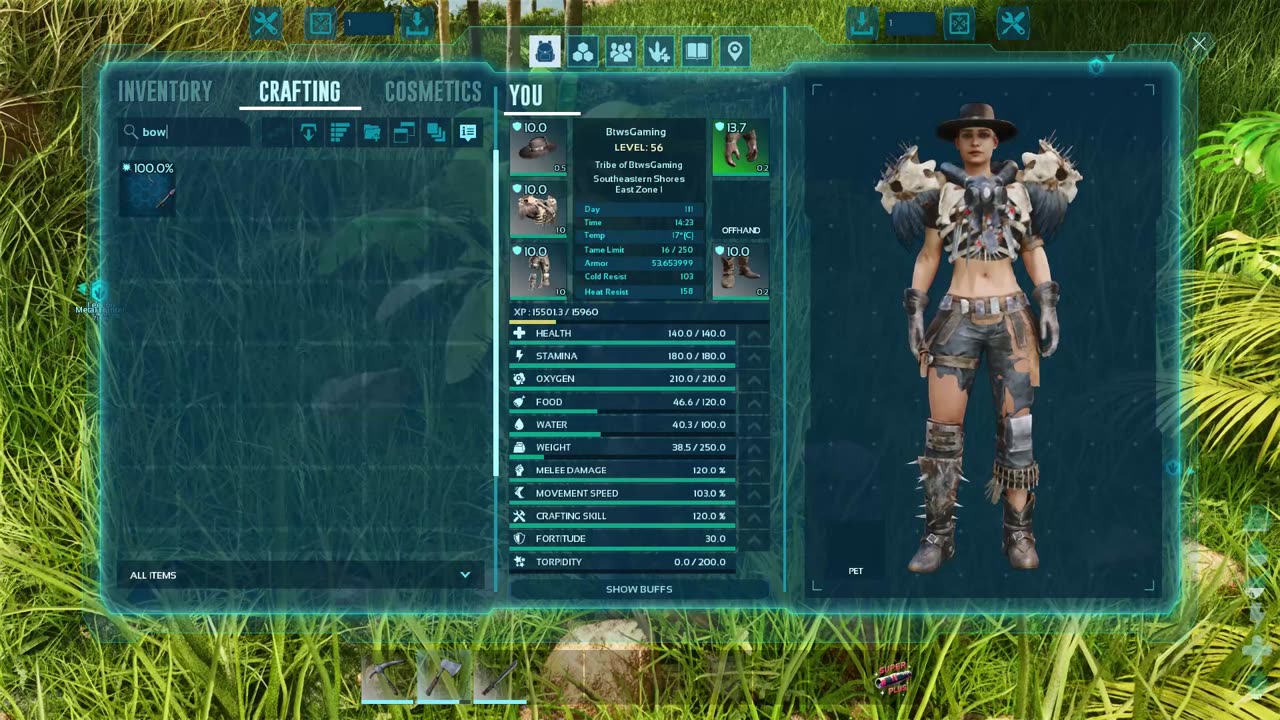Open the survivor notes book icon

point(697,51)
